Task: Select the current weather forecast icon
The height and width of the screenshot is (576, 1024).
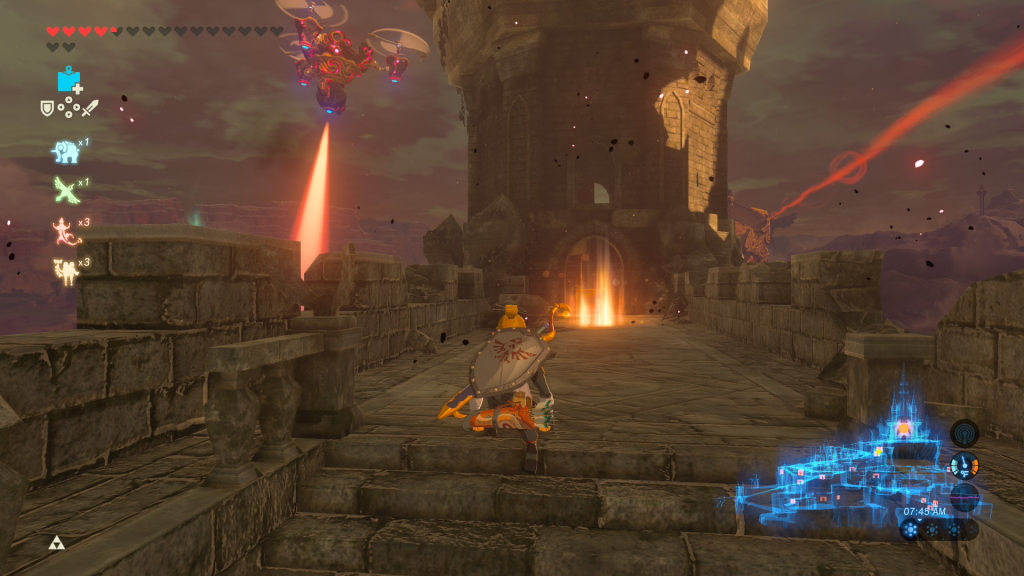Action: tap(910, 530)
